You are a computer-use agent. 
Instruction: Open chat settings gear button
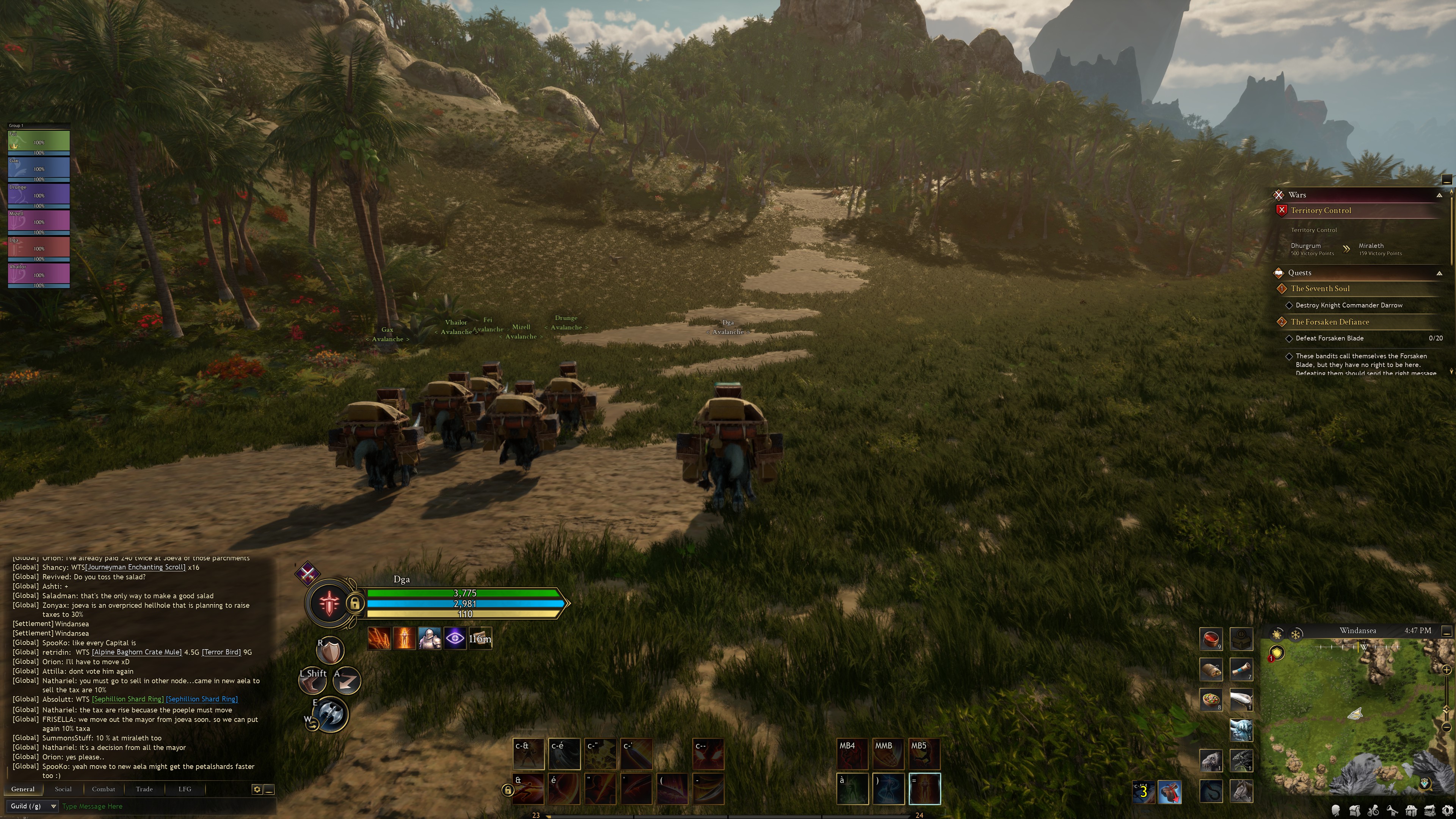[x=257, y=789]
